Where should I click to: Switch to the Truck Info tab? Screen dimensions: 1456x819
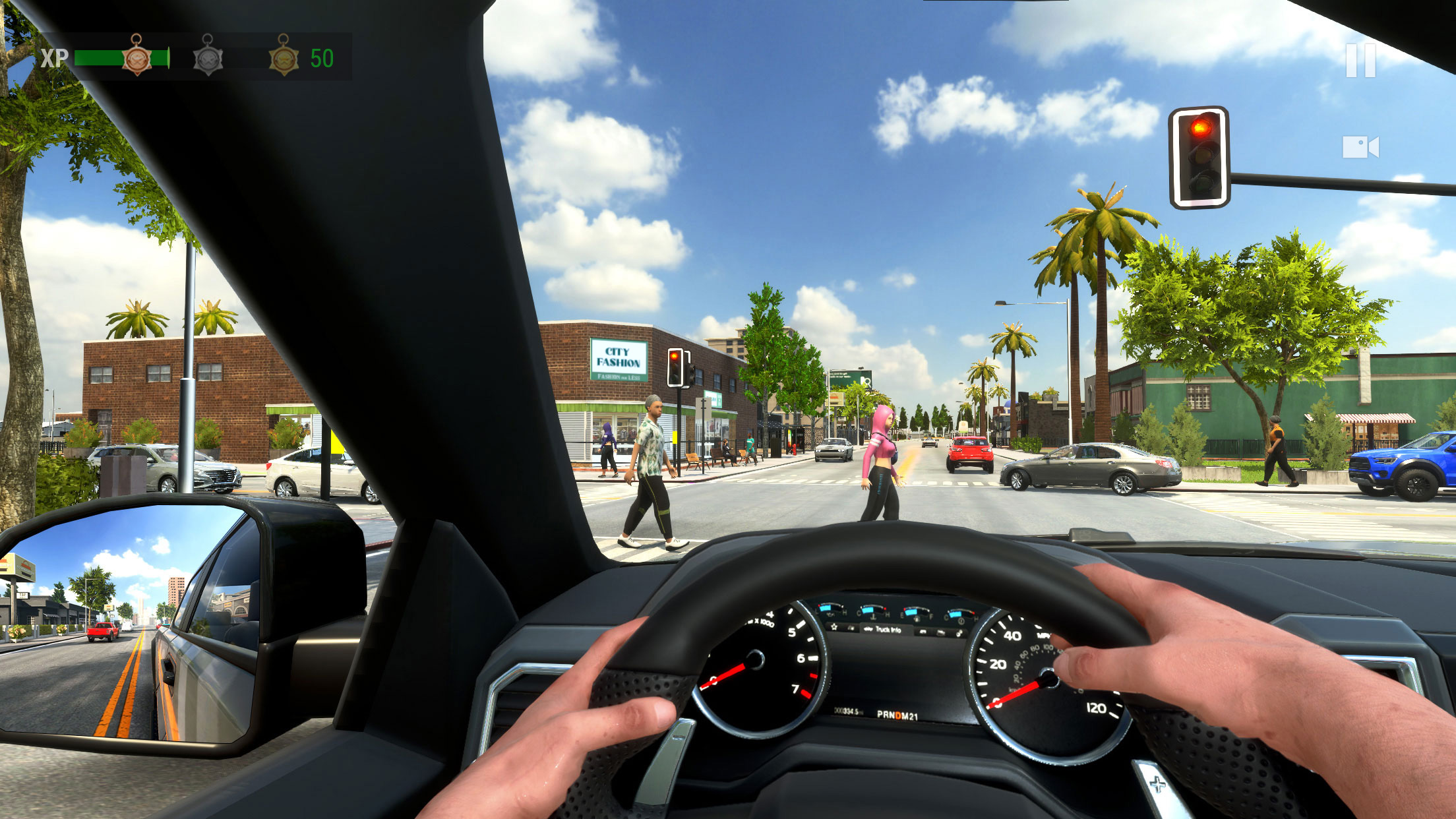pos(888,630)
